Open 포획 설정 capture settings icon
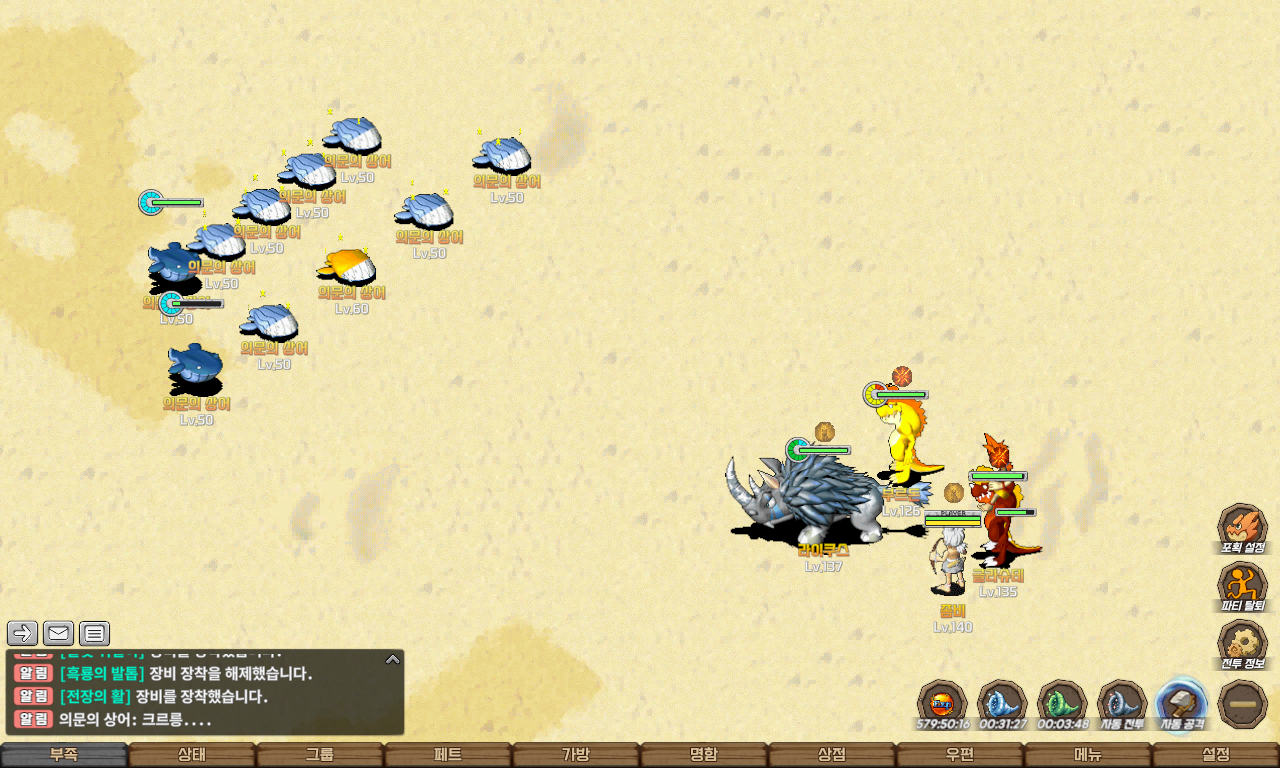Screen dimensions: 1280x768 (1242, 527)
